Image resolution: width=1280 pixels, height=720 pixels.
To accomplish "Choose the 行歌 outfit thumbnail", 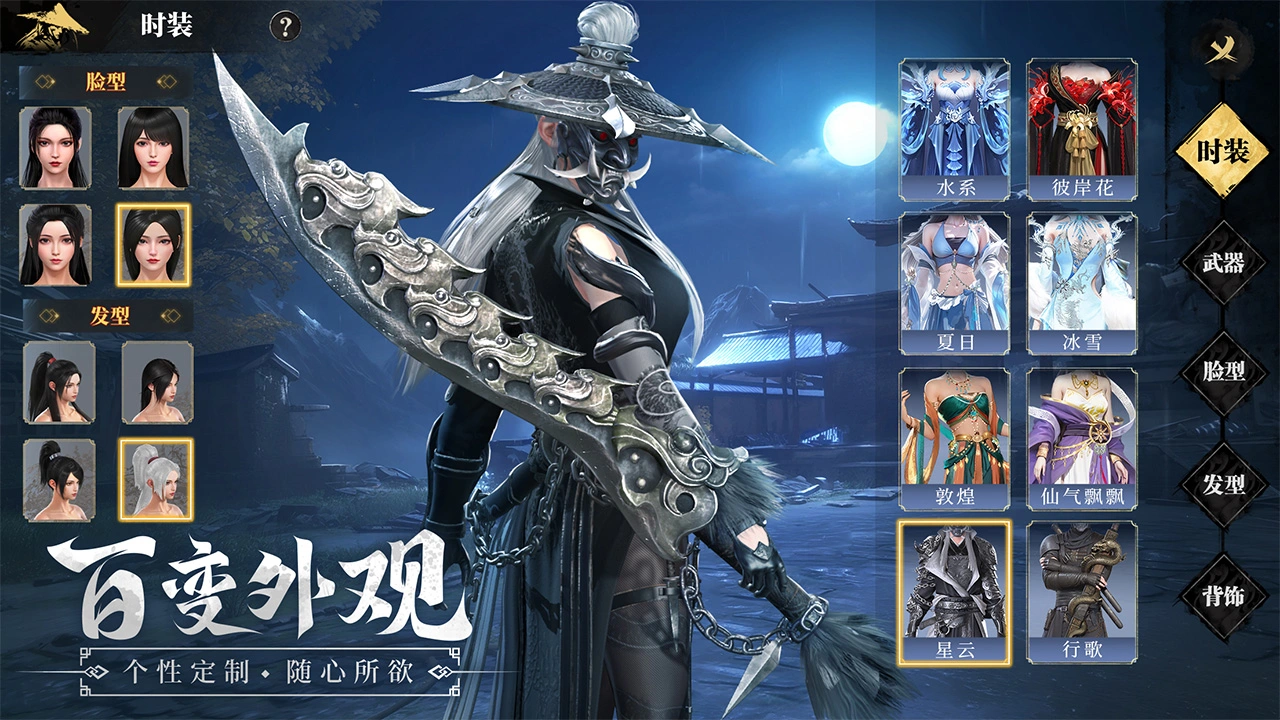I will pos(1082,592).
